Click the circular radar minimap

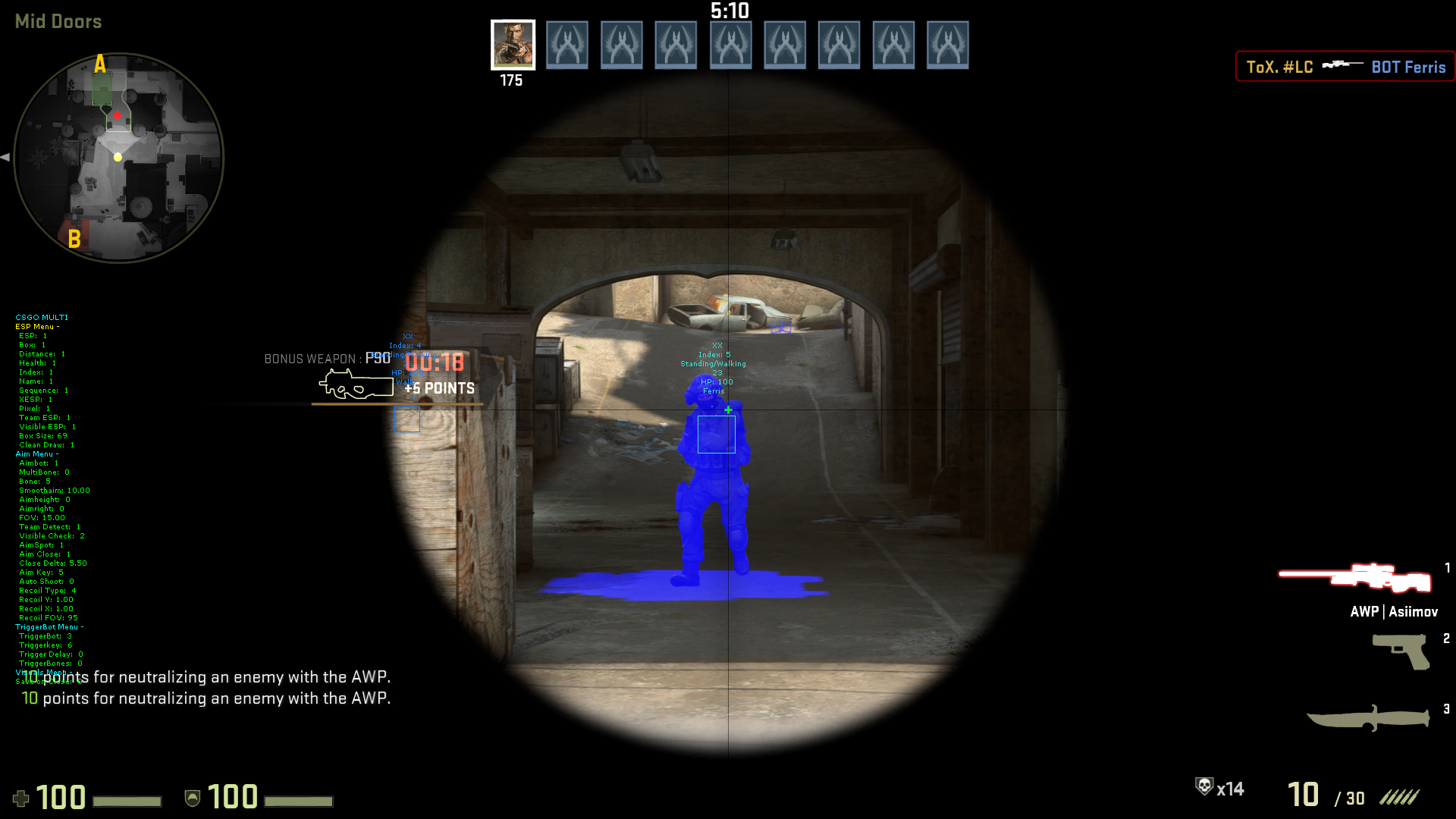[x=119, y=158]
